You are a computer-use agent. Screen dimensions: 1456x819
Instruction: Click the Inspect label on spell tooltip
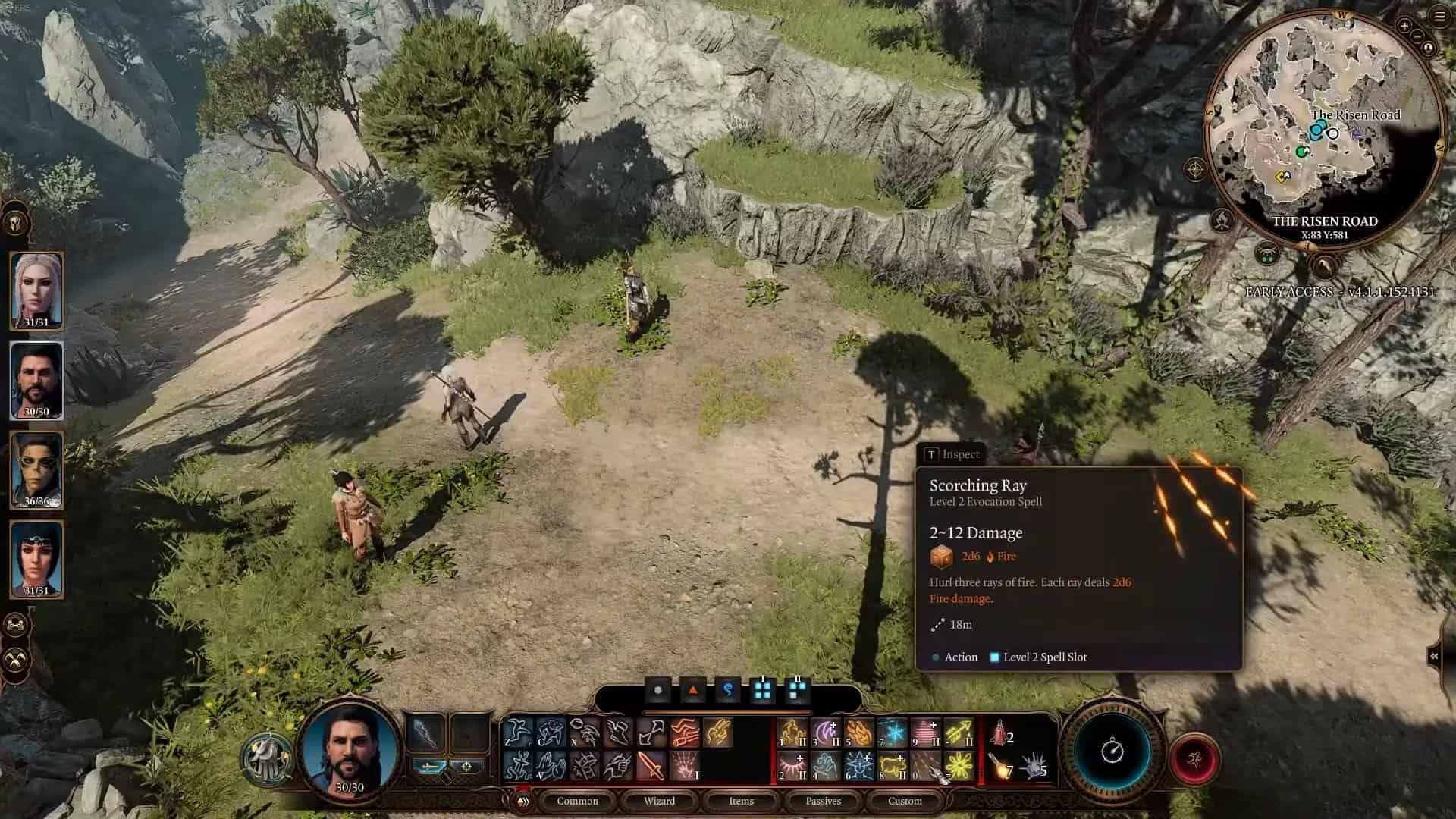pyautogui.click(x=952, y=454)
